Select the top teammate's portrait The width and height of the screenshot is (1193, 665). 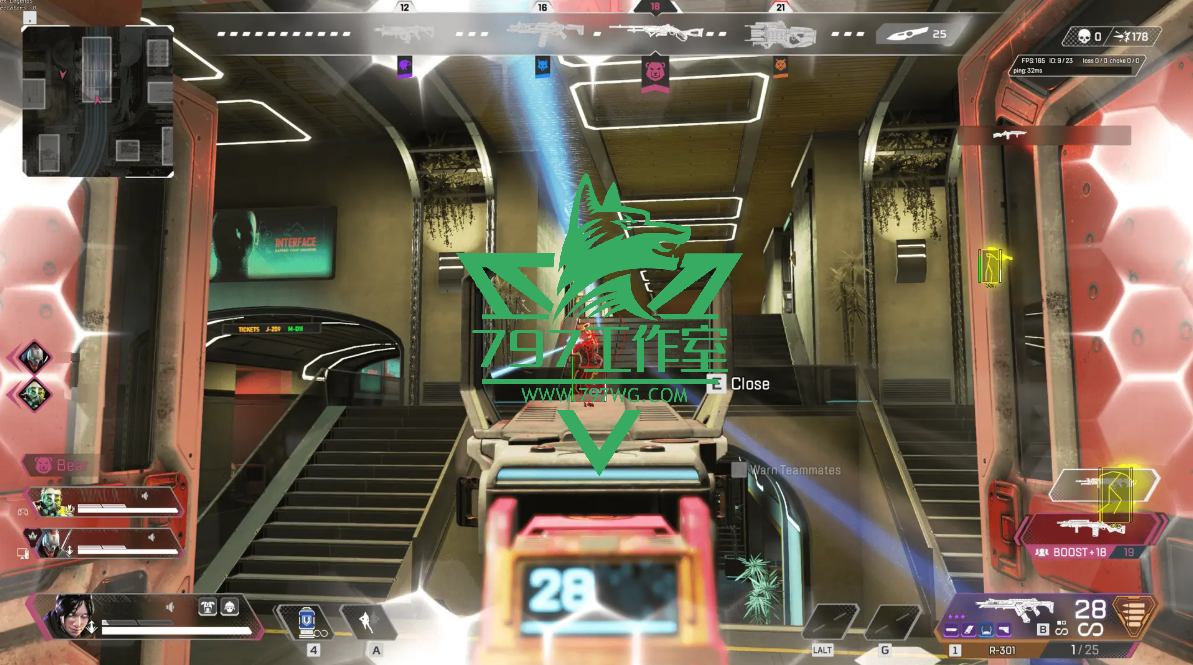tap(52, 502)
